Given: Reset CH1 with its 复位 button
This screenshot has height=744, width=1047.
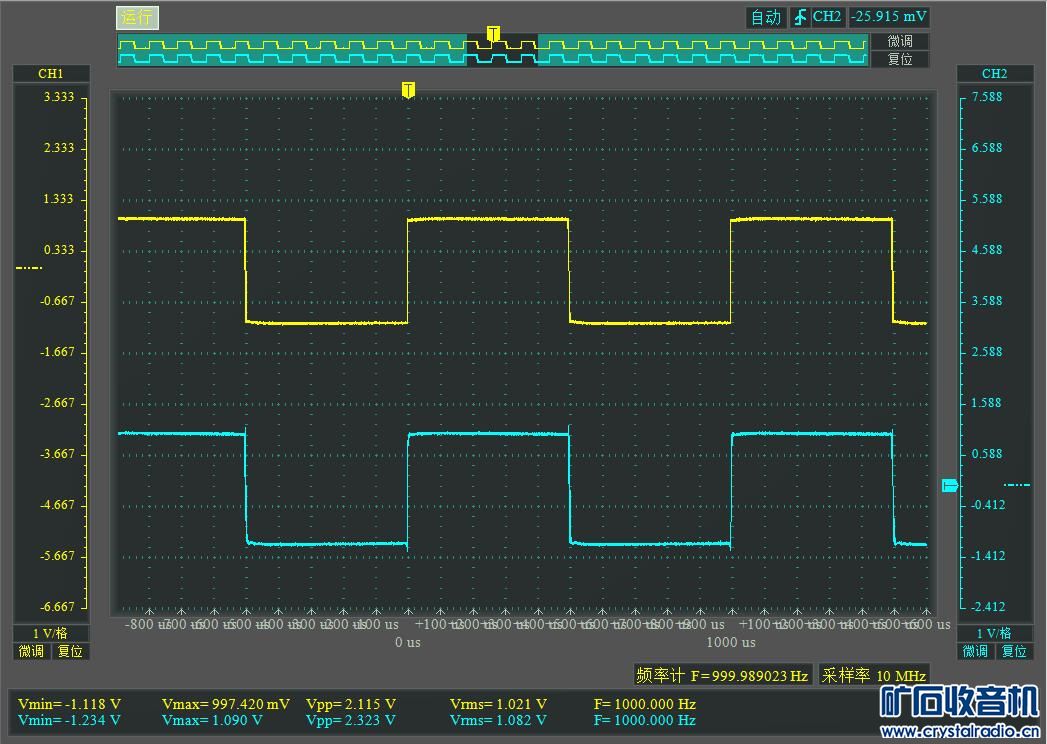Looking at the screenshot, I should point(70,651).
